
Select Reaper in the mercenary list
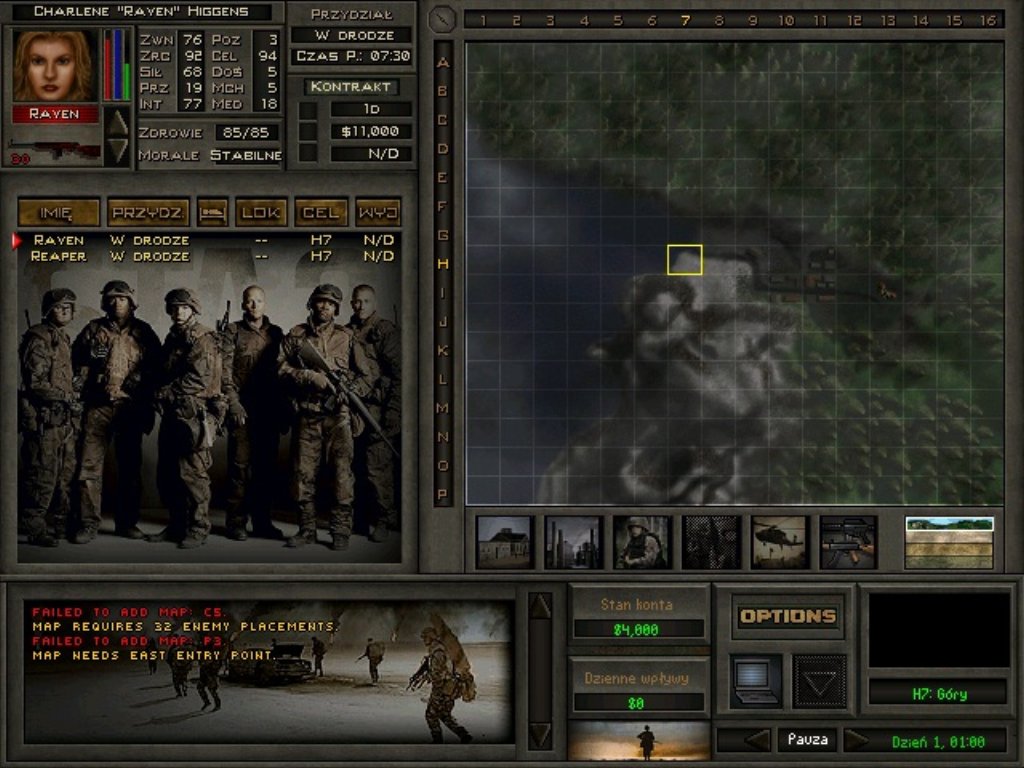59,256
